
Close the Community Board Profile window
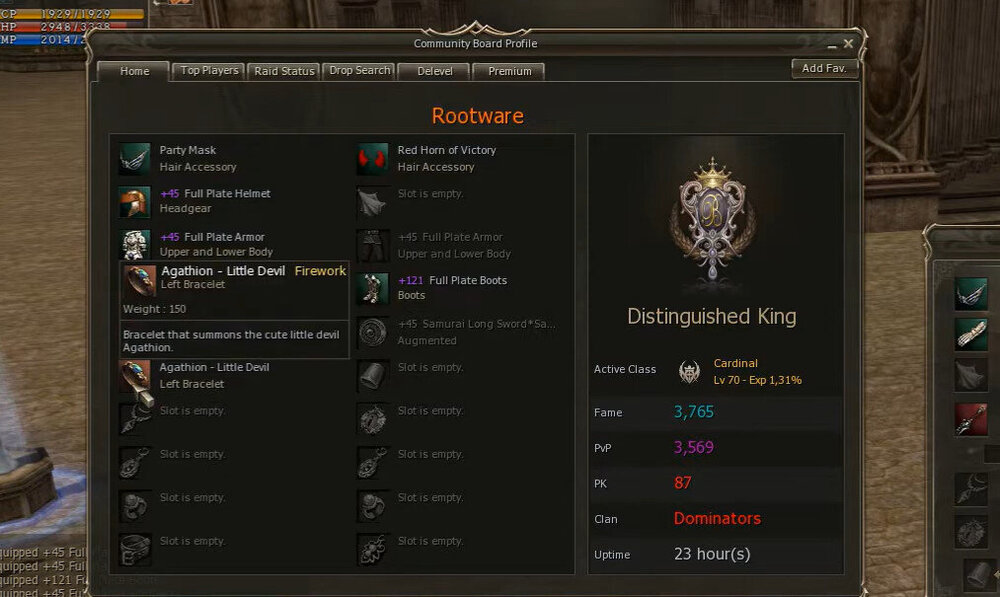(848, 44)
